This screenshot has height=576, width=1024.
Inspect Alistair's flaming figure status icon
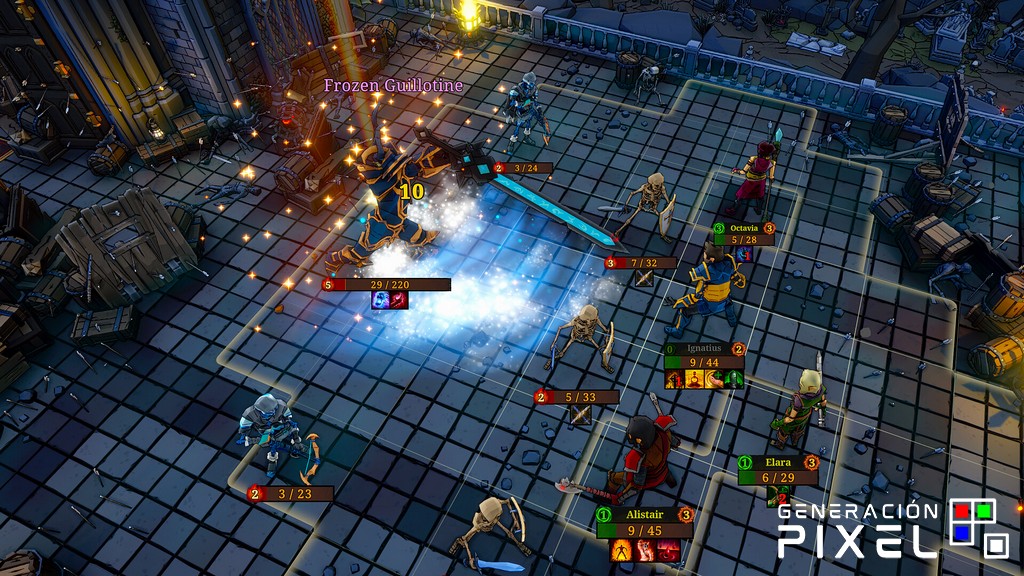pos(622,549)
